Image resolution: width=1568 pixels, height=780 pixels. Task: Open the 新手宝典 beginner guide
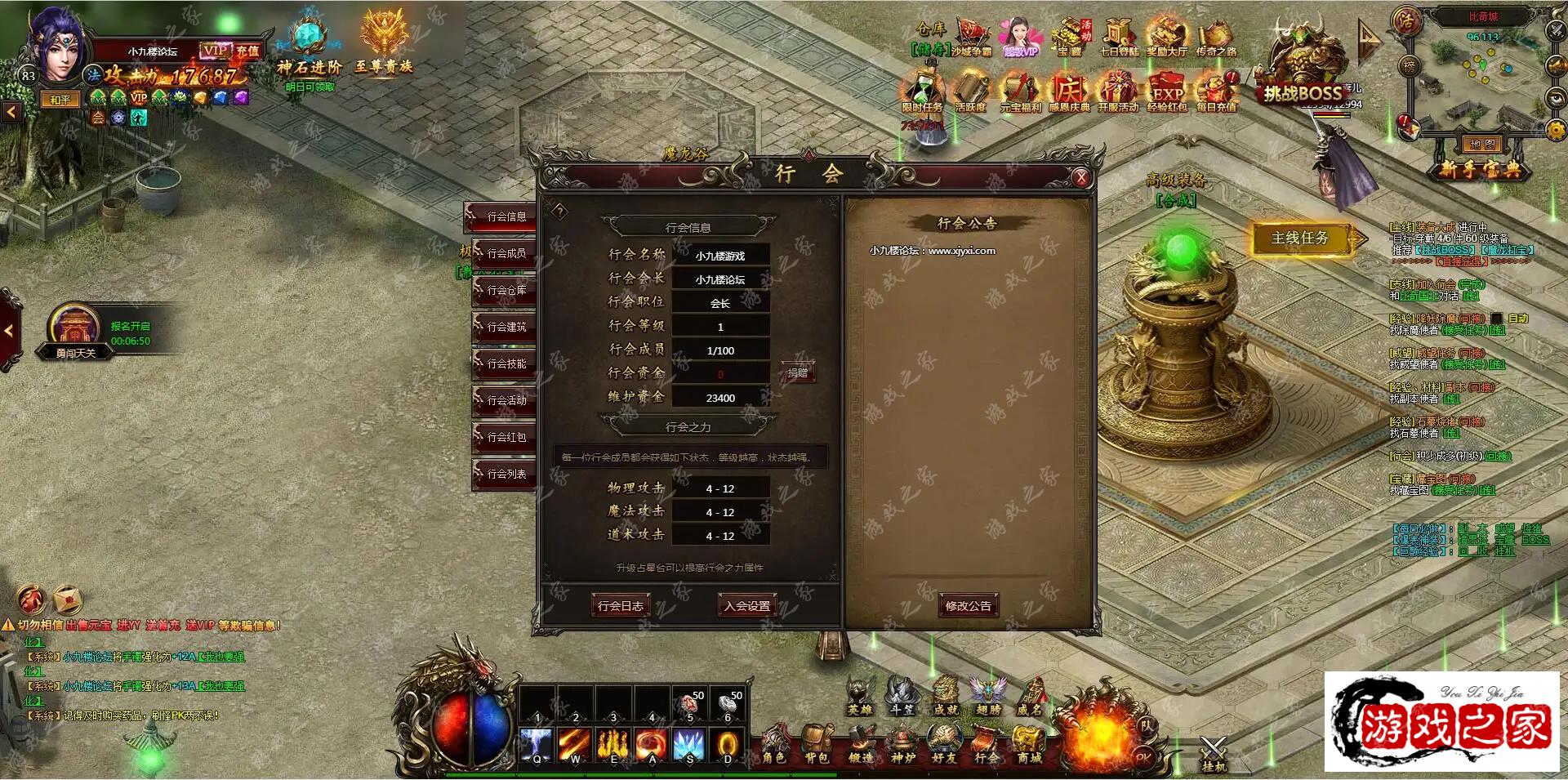click(1480, 169)
